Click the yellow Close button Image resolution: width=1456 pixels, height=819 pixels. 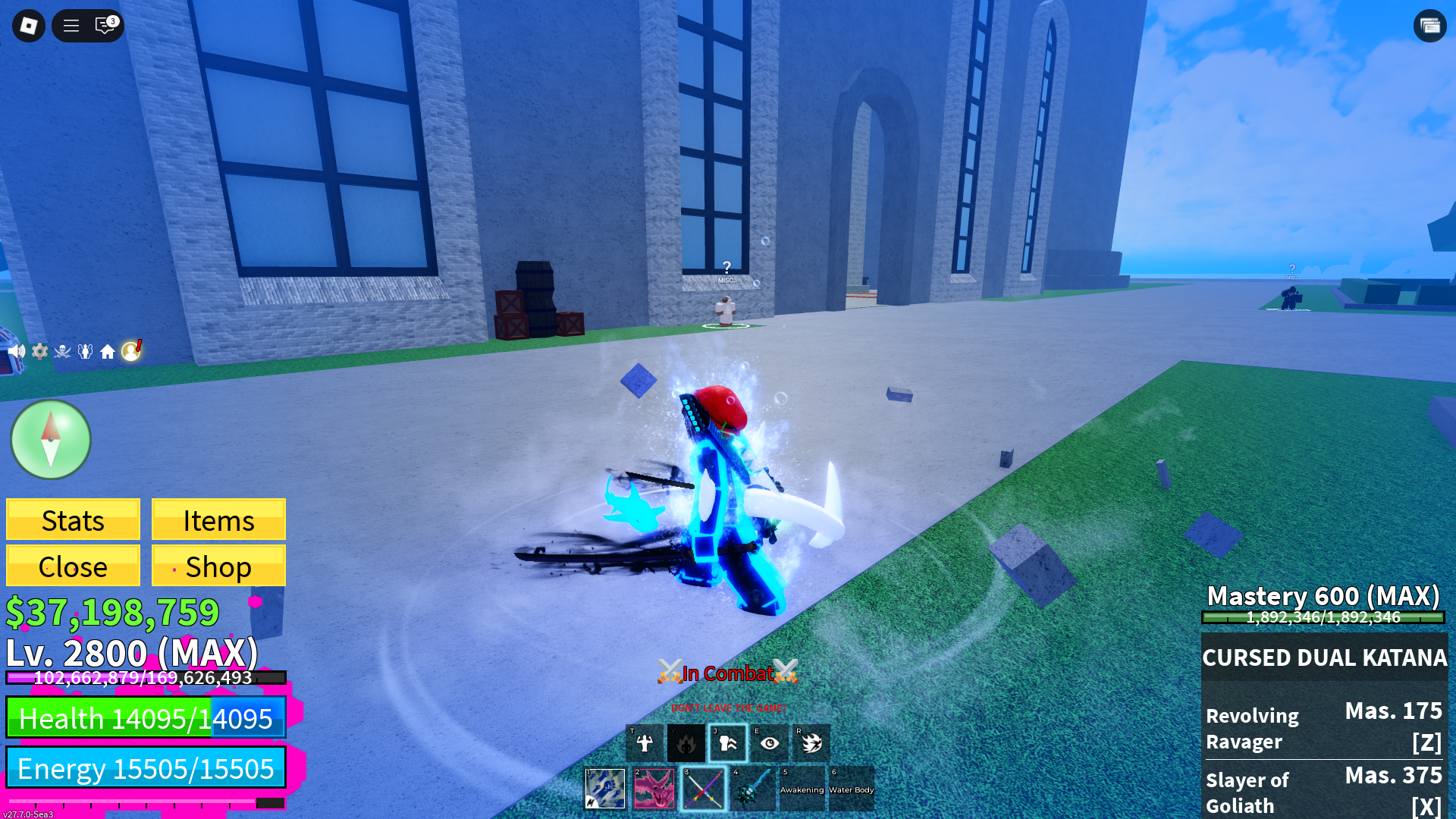(x=73, y=566)
